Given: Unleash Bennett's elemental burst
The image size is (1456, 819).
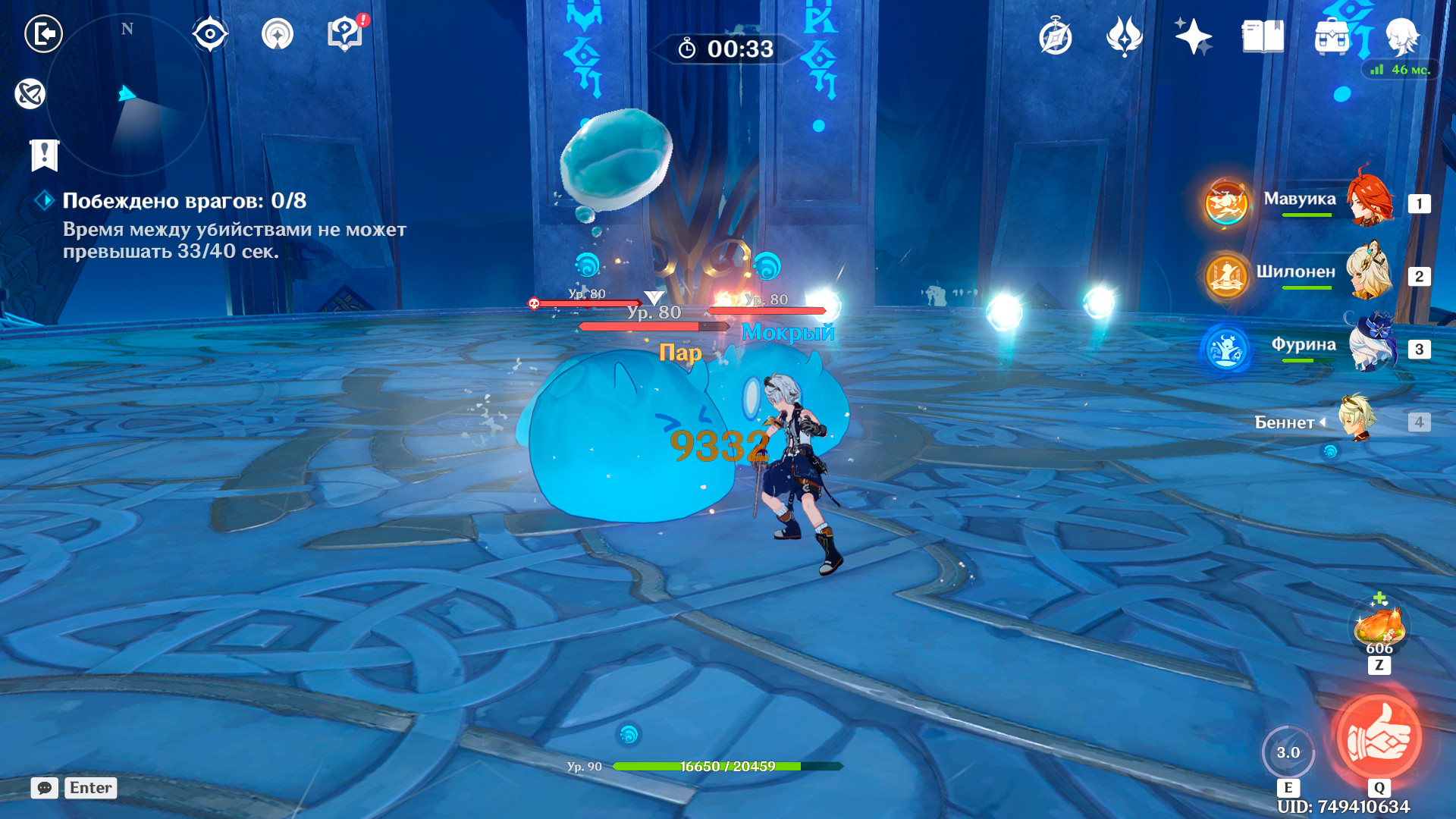Looking at the screenshot, I should [x=1379, y=738].
